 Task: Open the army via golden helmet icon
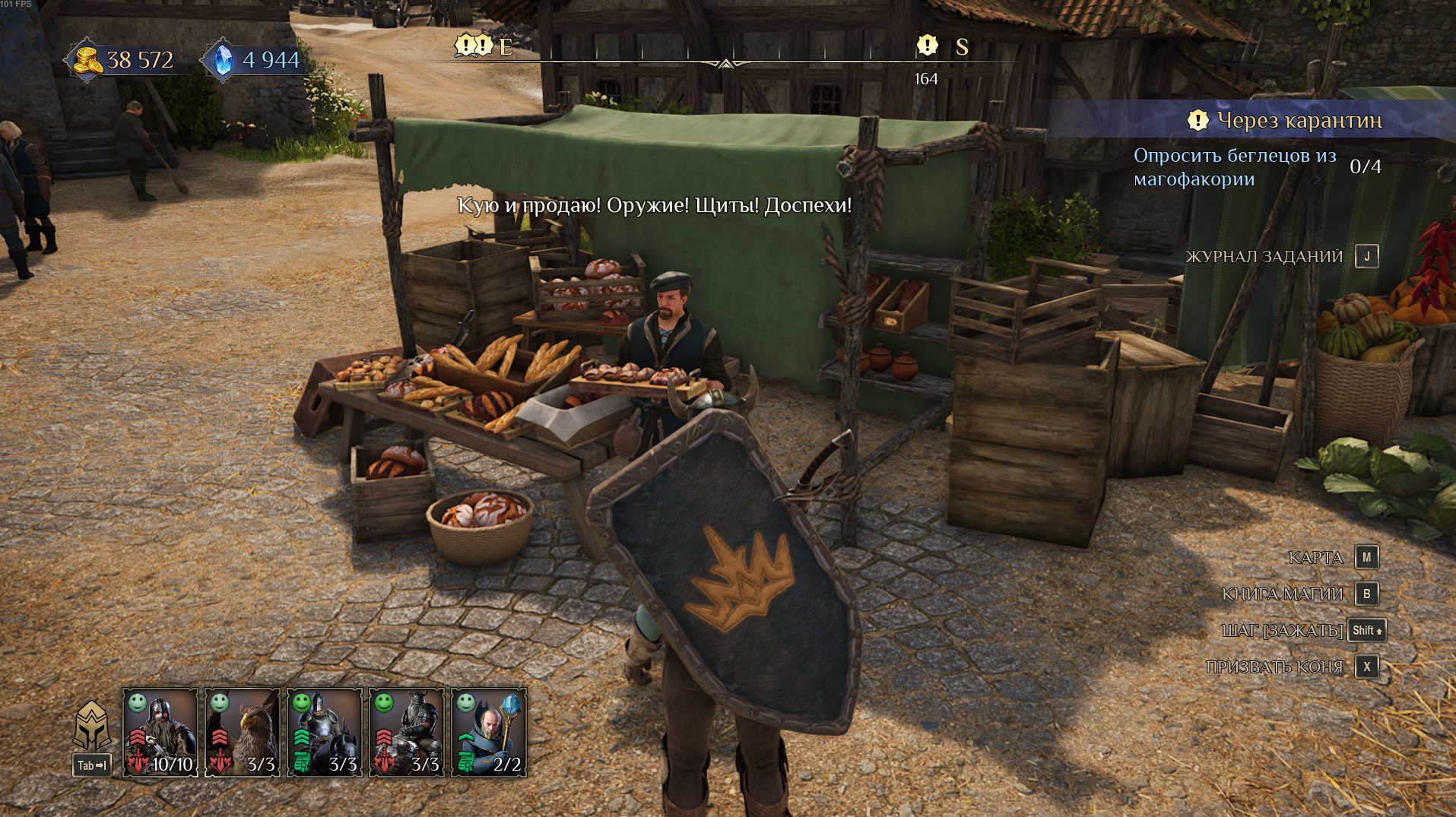pos(92,726)
